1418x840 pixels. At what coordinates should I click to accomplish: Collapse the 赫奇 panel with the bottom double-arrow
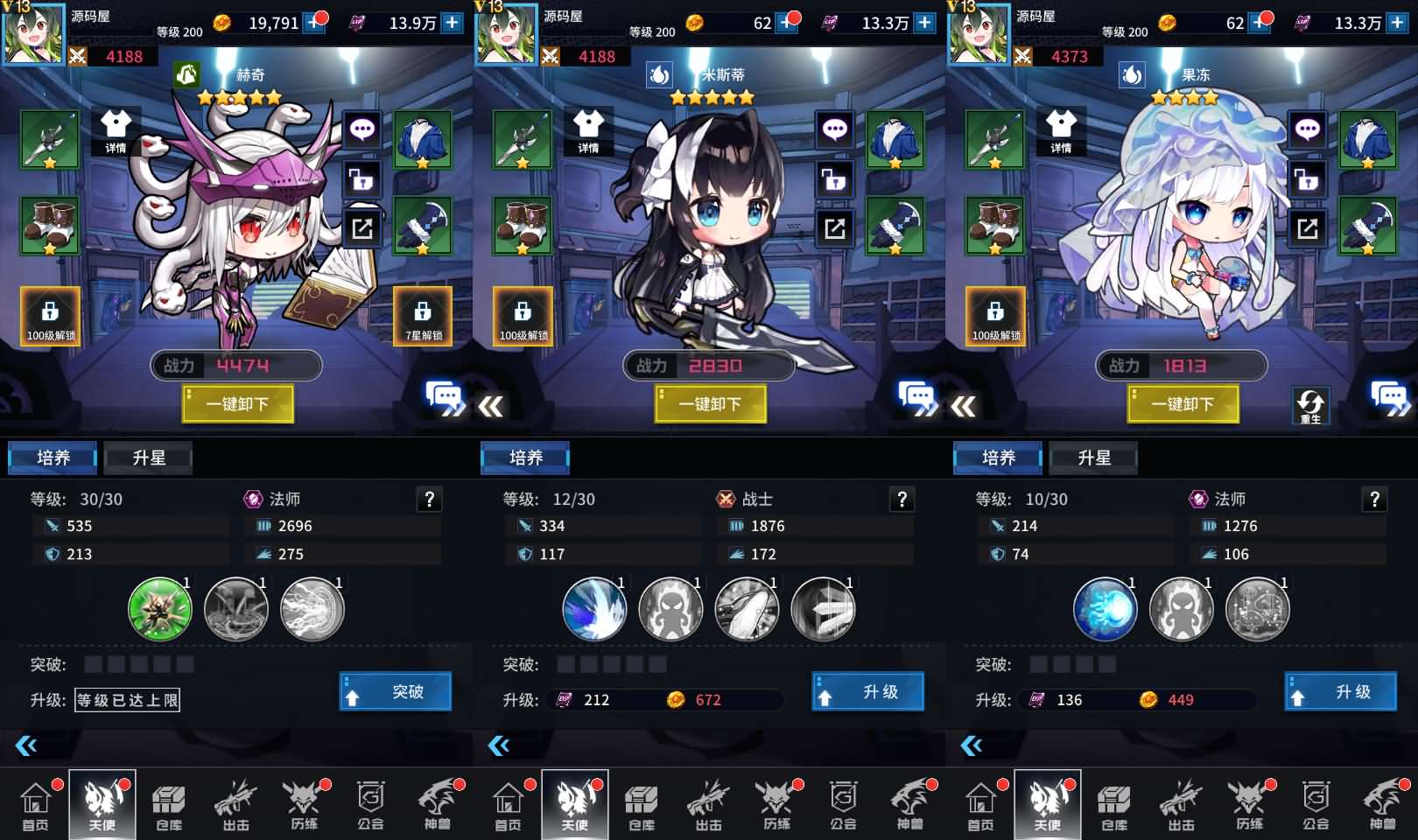coord(26,745)
